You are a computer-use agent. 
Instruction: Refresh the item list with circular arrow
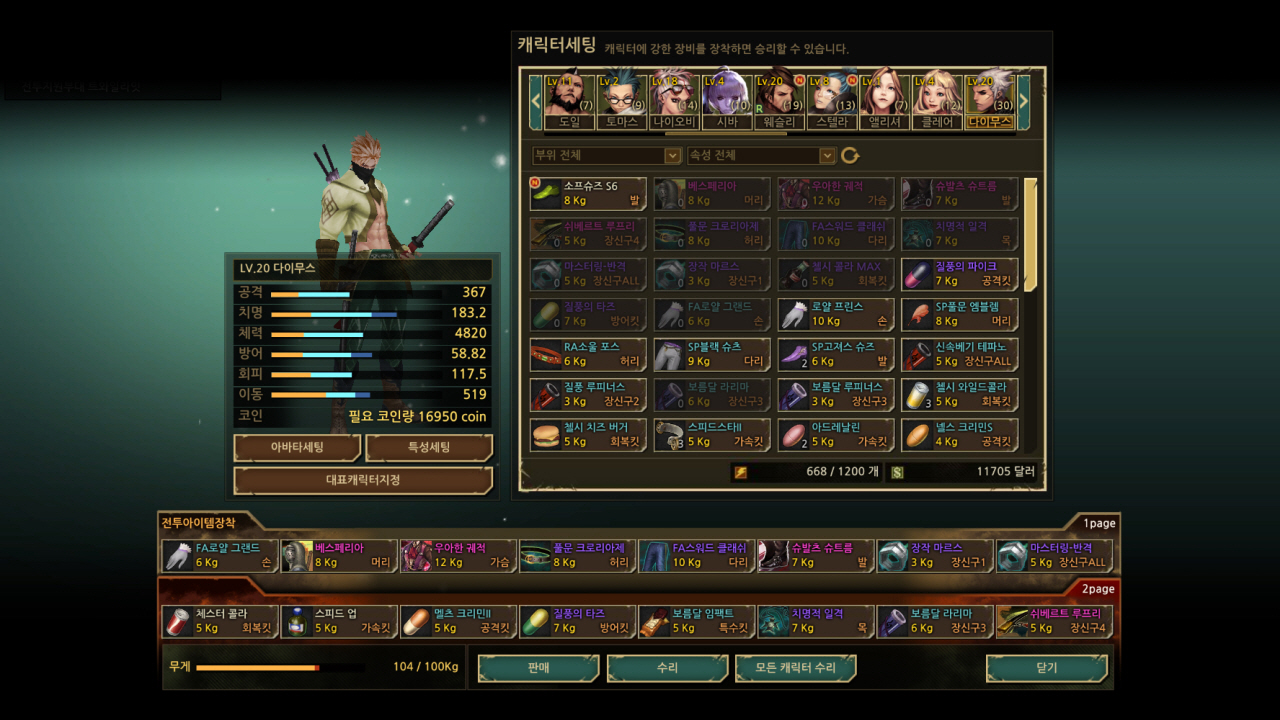[x=850, y=156]
